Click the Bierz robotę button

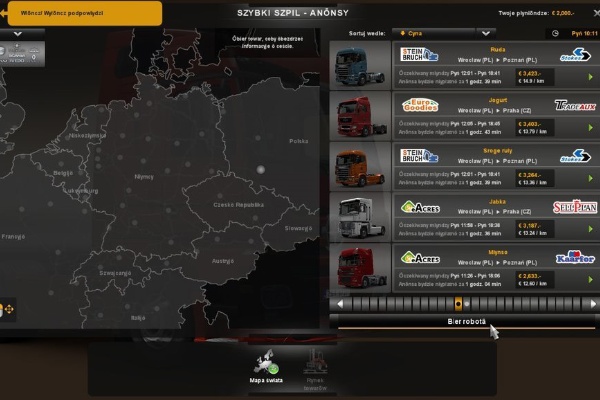(x=465, y=321)
